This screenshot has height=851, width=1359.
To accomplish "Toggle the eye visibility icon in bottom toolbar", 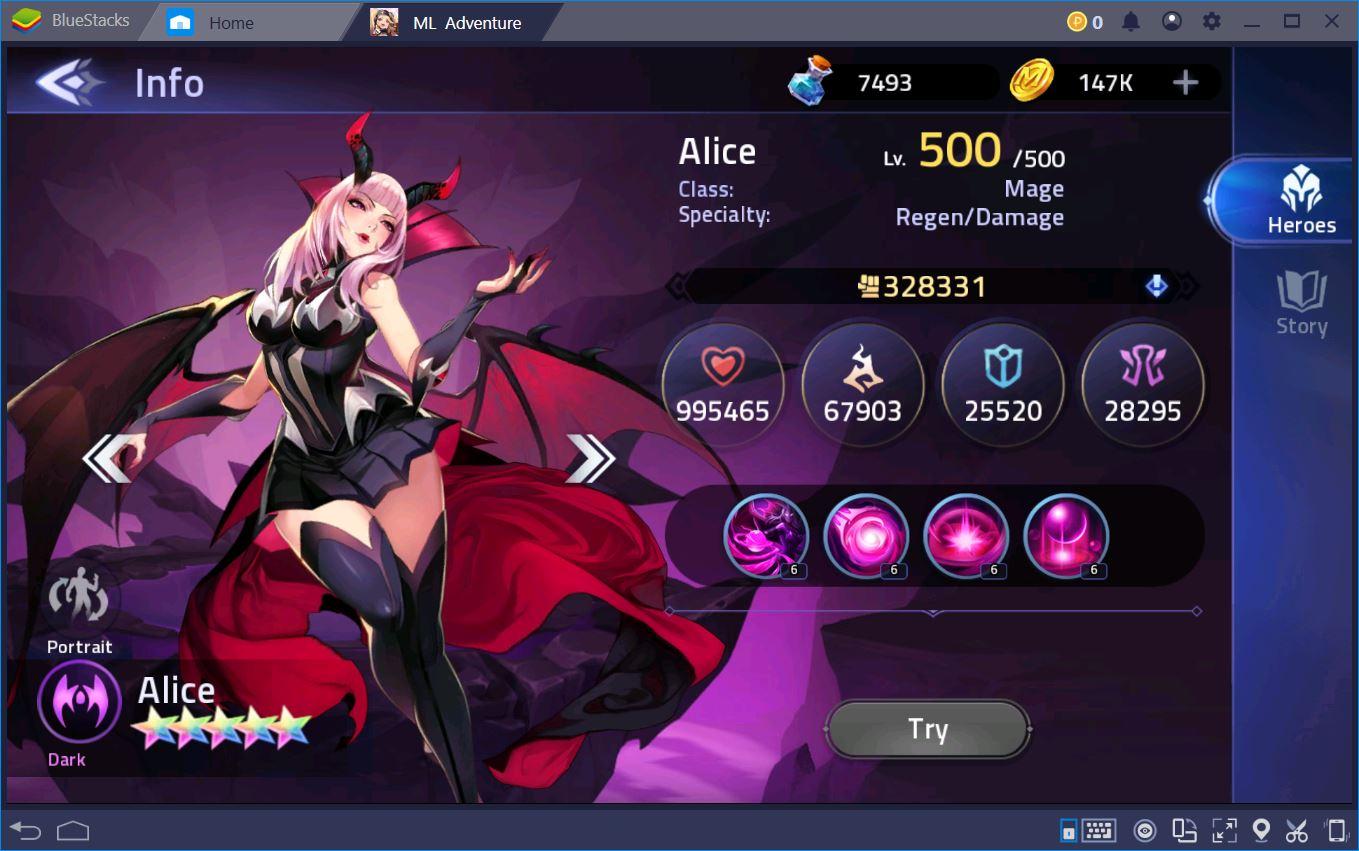I will tap(1145, 830).
